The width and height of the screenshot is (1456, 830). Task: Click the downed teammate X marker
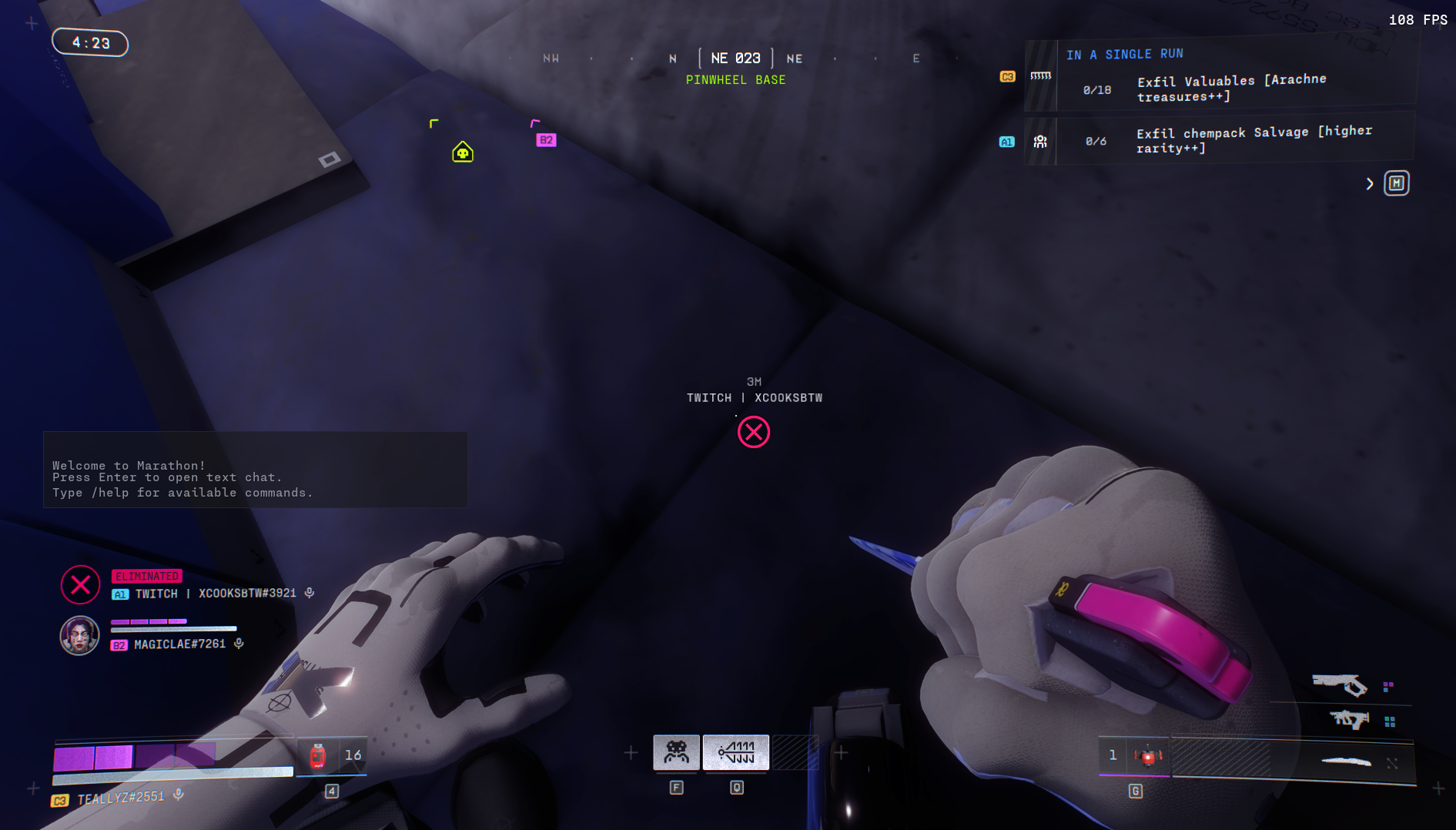[x=754, y=432]
